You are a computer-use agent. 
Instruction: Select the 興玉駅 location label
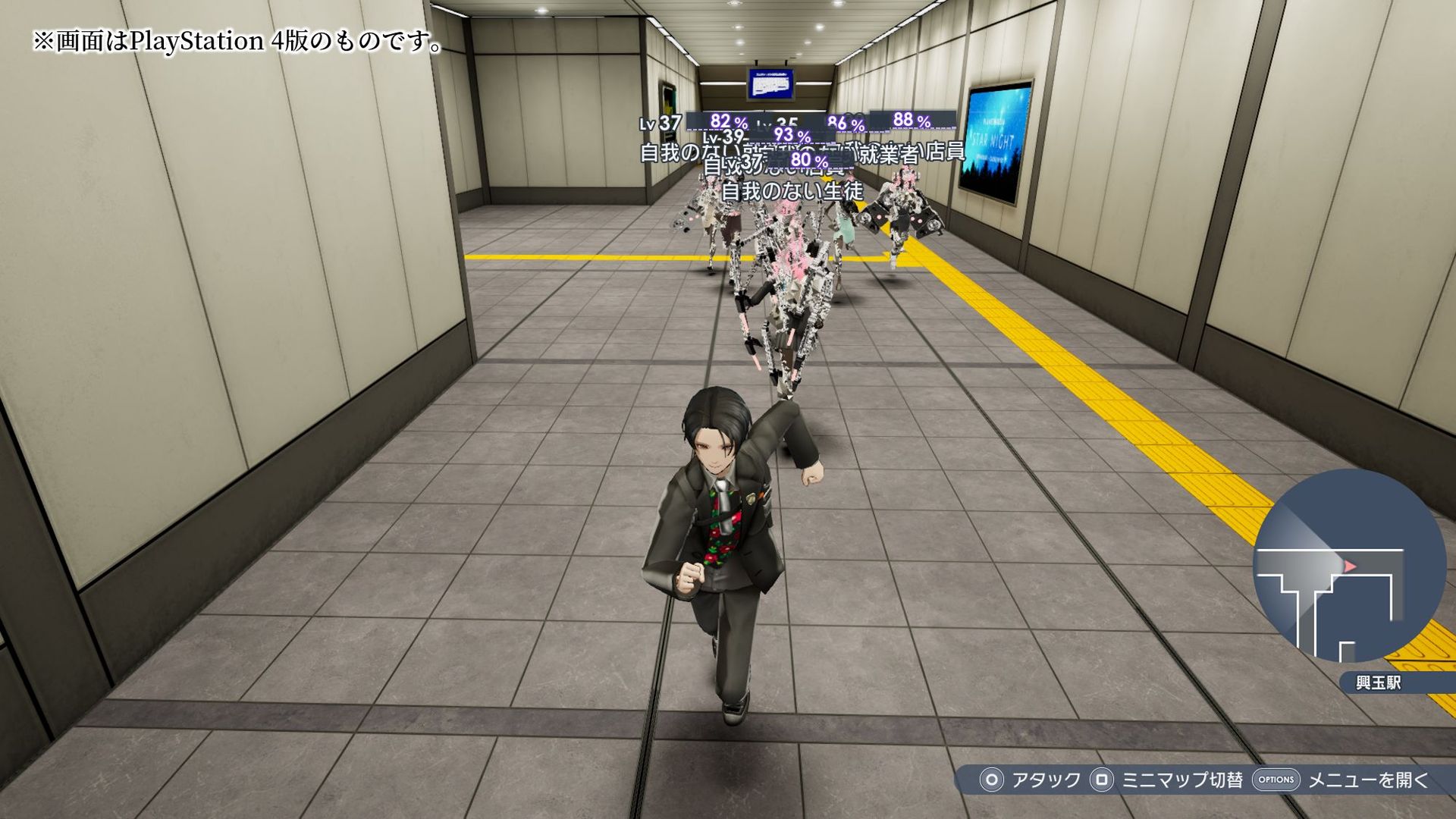pyautogui.click(x=1378, y=682)
